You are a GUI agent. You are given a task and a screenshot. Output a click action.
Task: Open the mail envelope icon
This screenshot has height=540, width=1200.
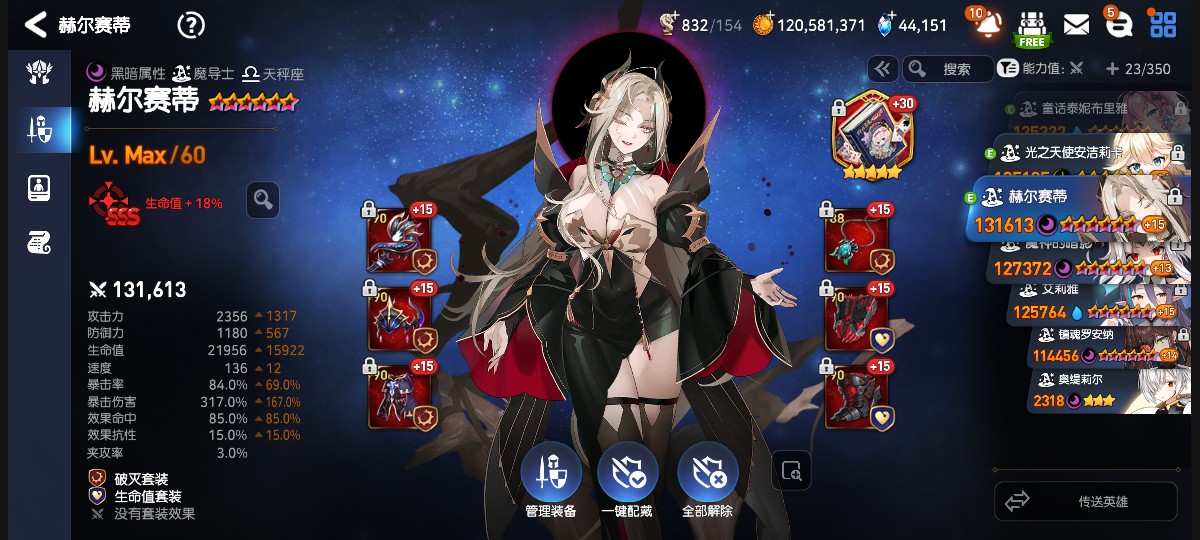(x=1076, y=25)
